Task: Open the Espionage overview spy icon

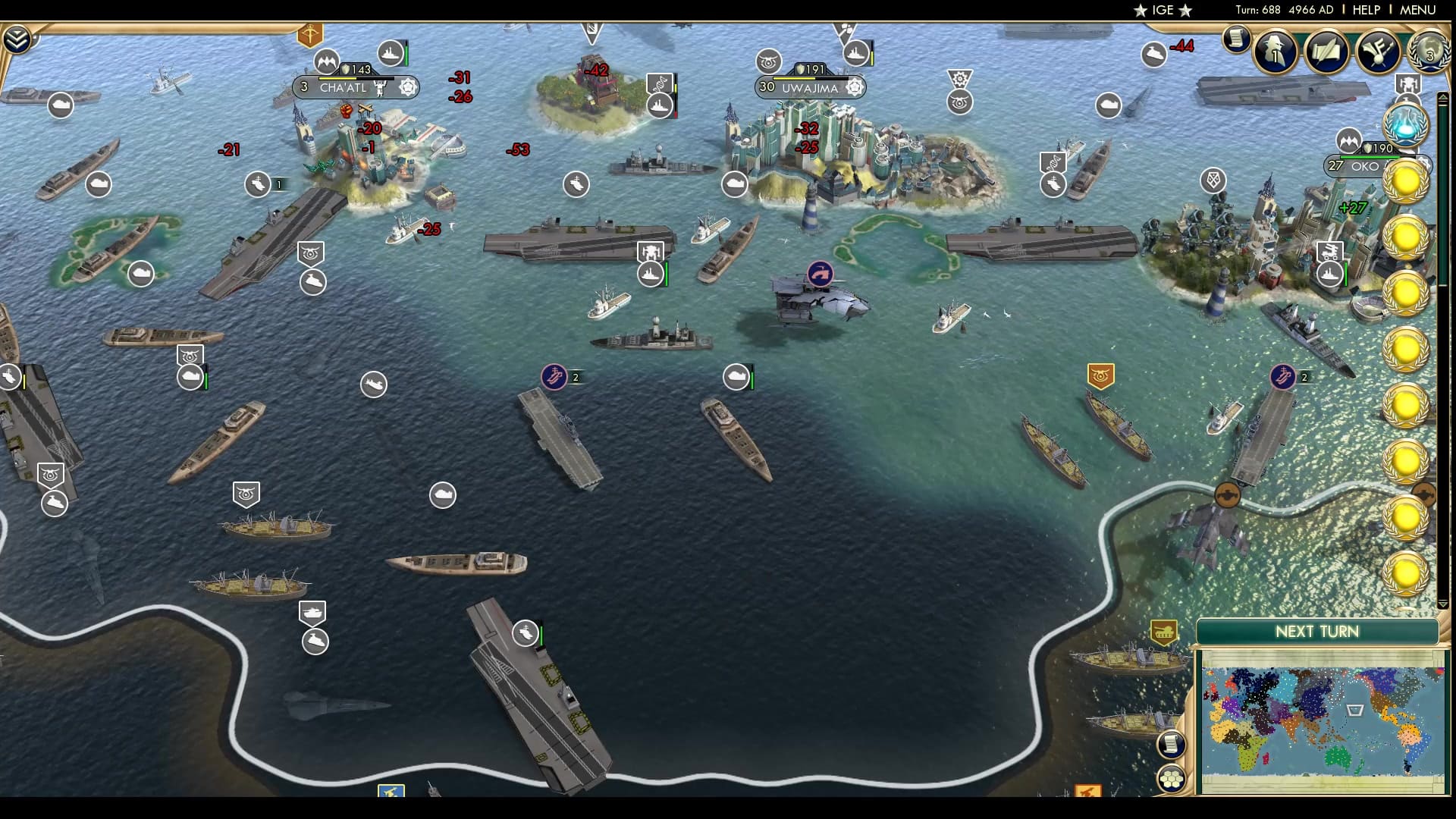Action: pyautogui.click(x=1275, y=52)
